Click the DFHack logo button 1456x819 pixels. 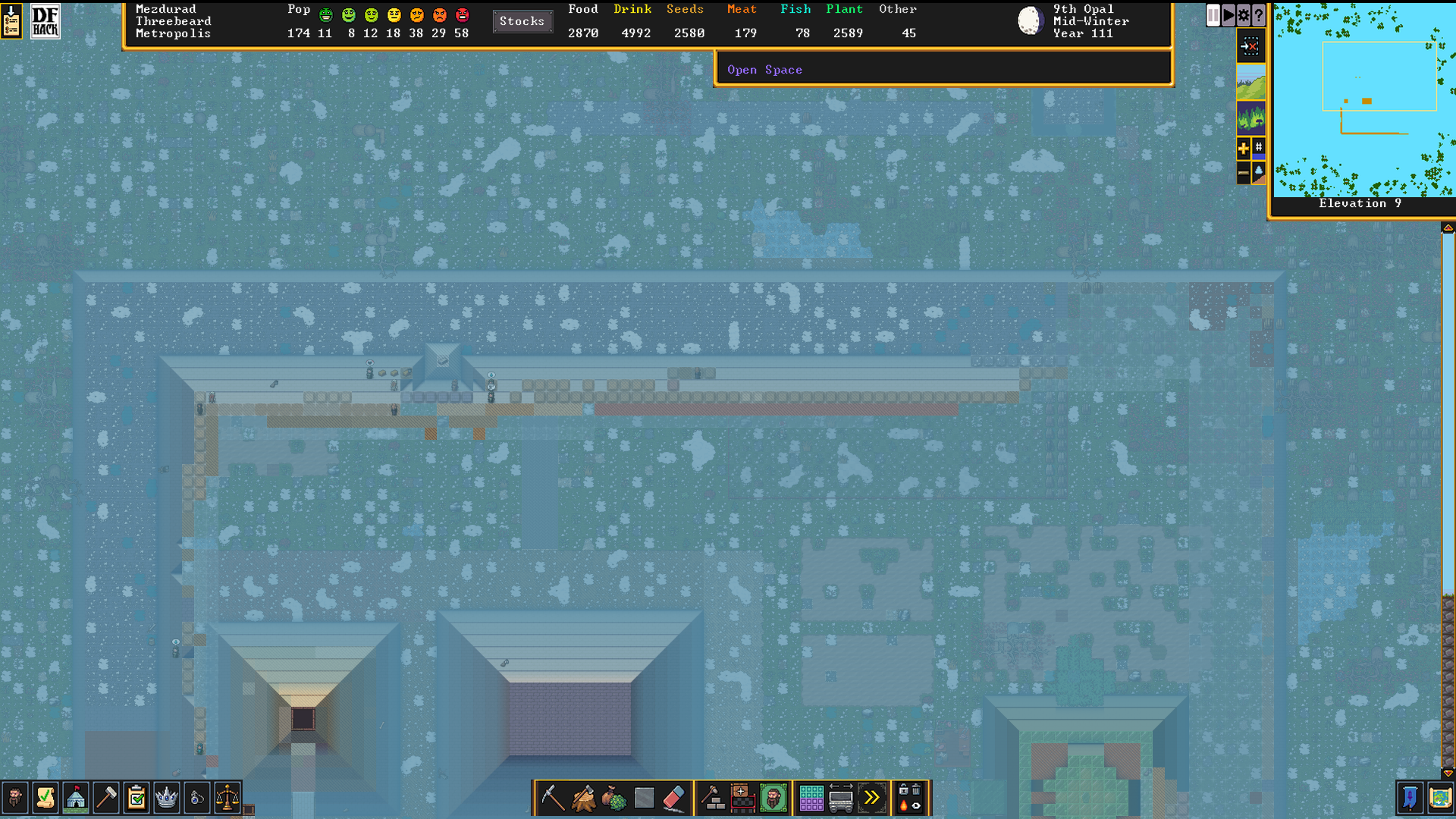45,21
